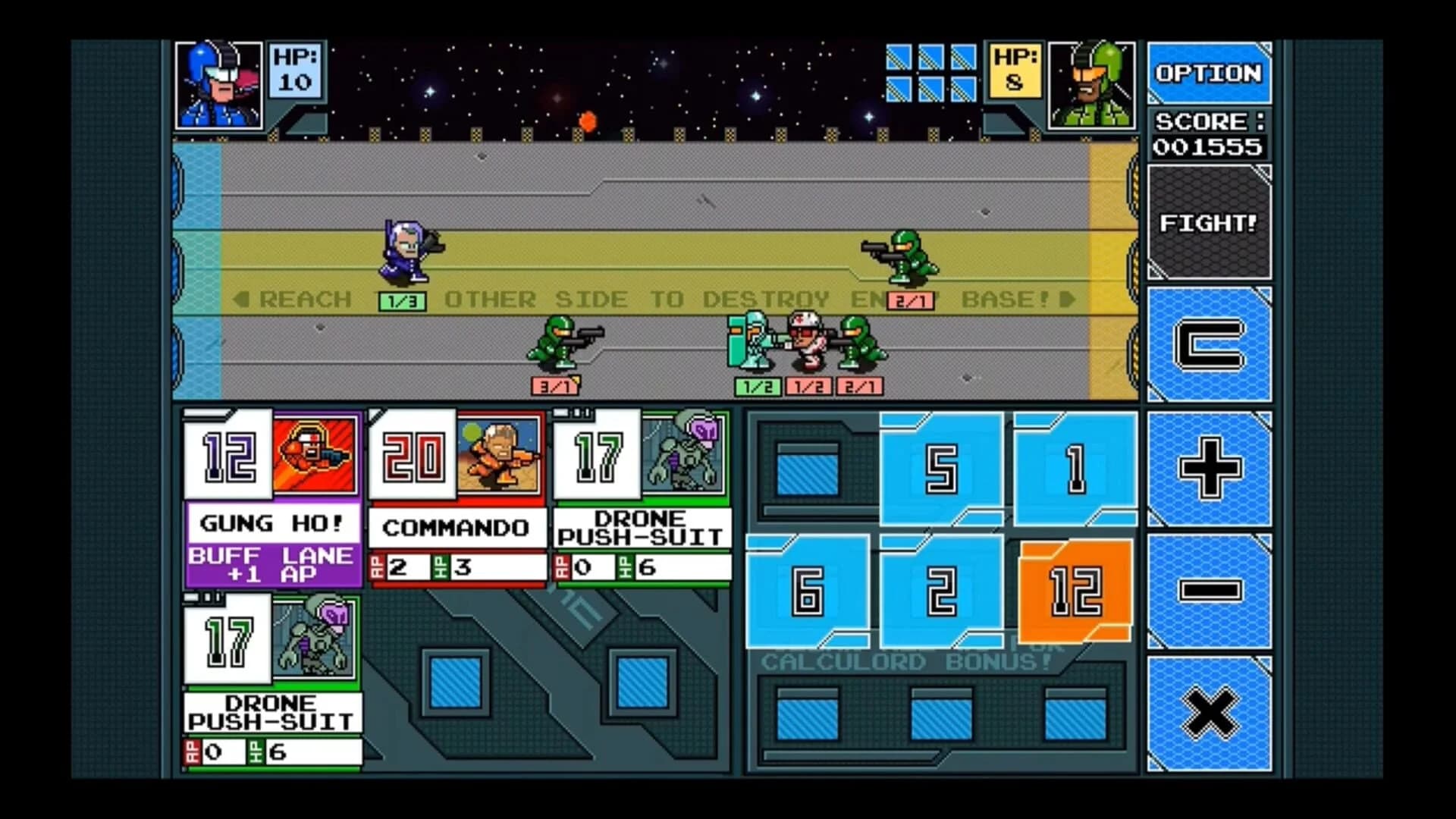Viewport: 1456px width, 819px height.
Task: Pick the number 1 tile
Action: (1075, 469)
